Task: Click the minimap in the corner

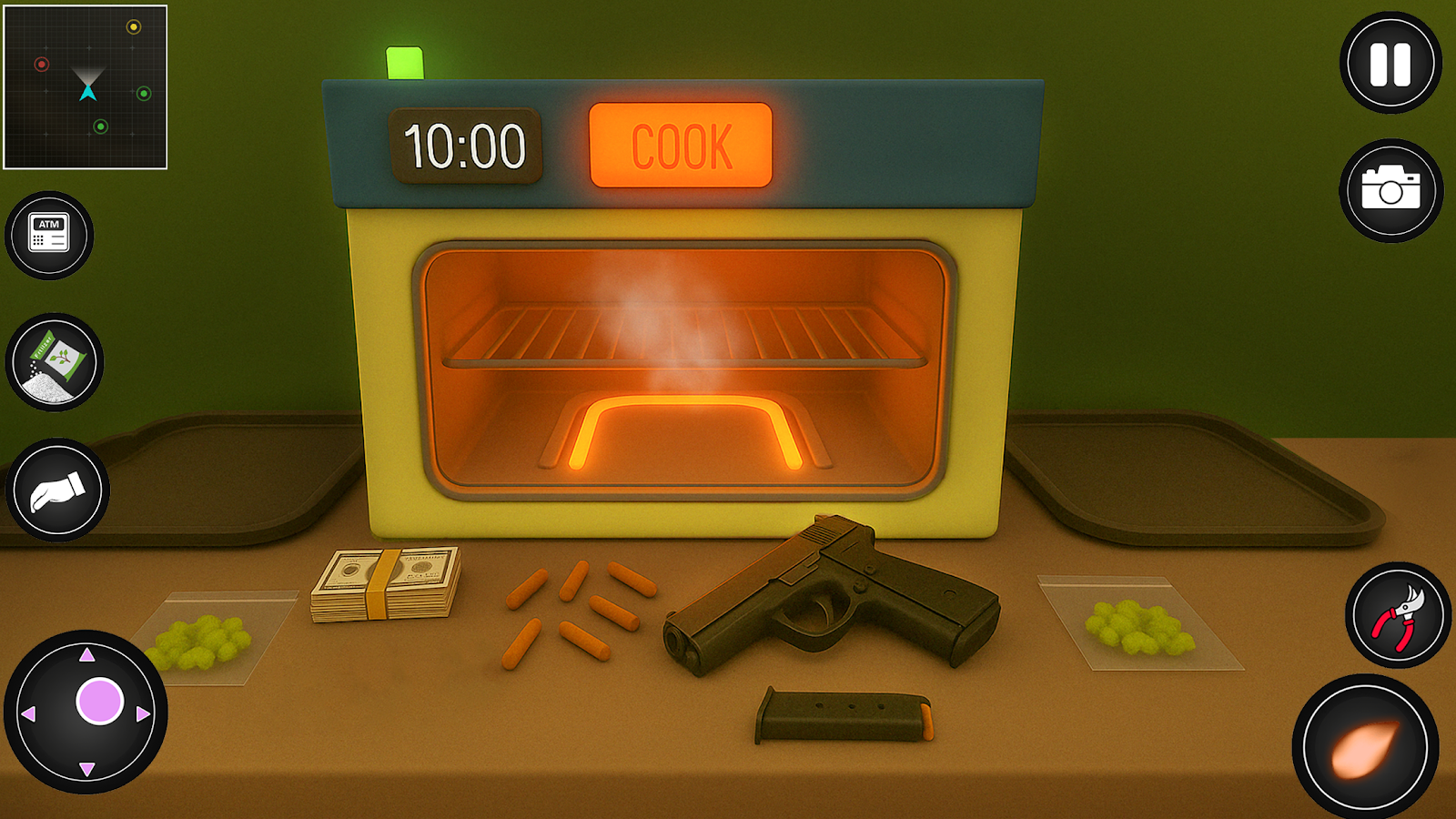Action: click(86, 87)
